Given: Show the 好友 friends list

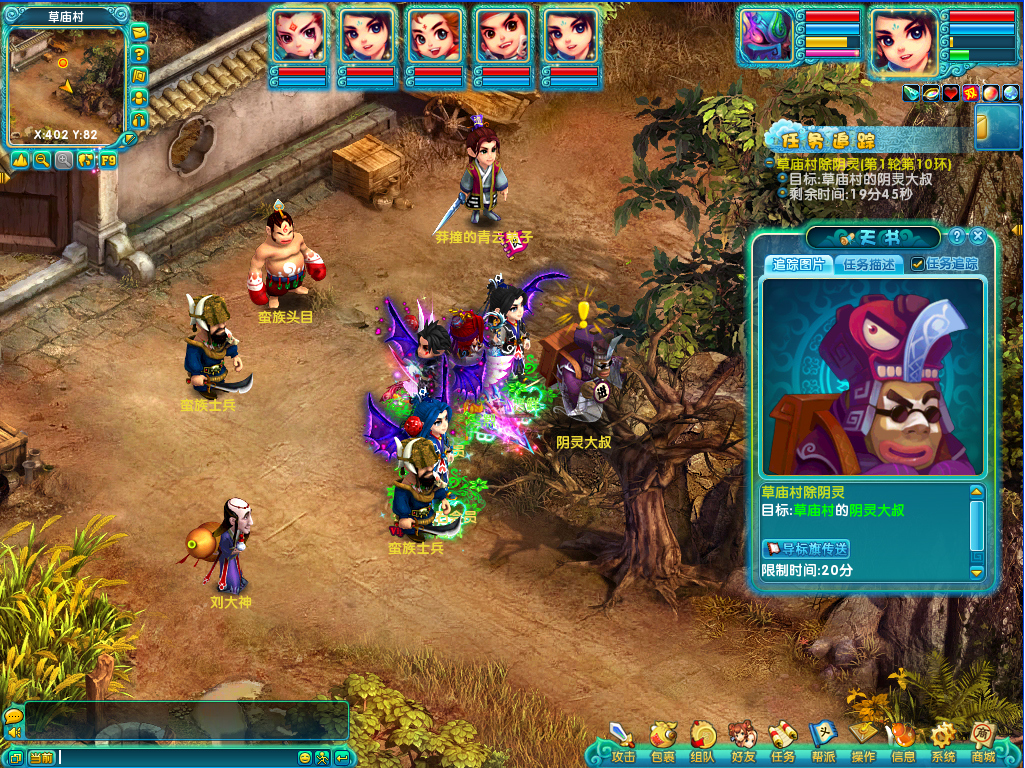Looking at the screenshot, I should 743,738.
